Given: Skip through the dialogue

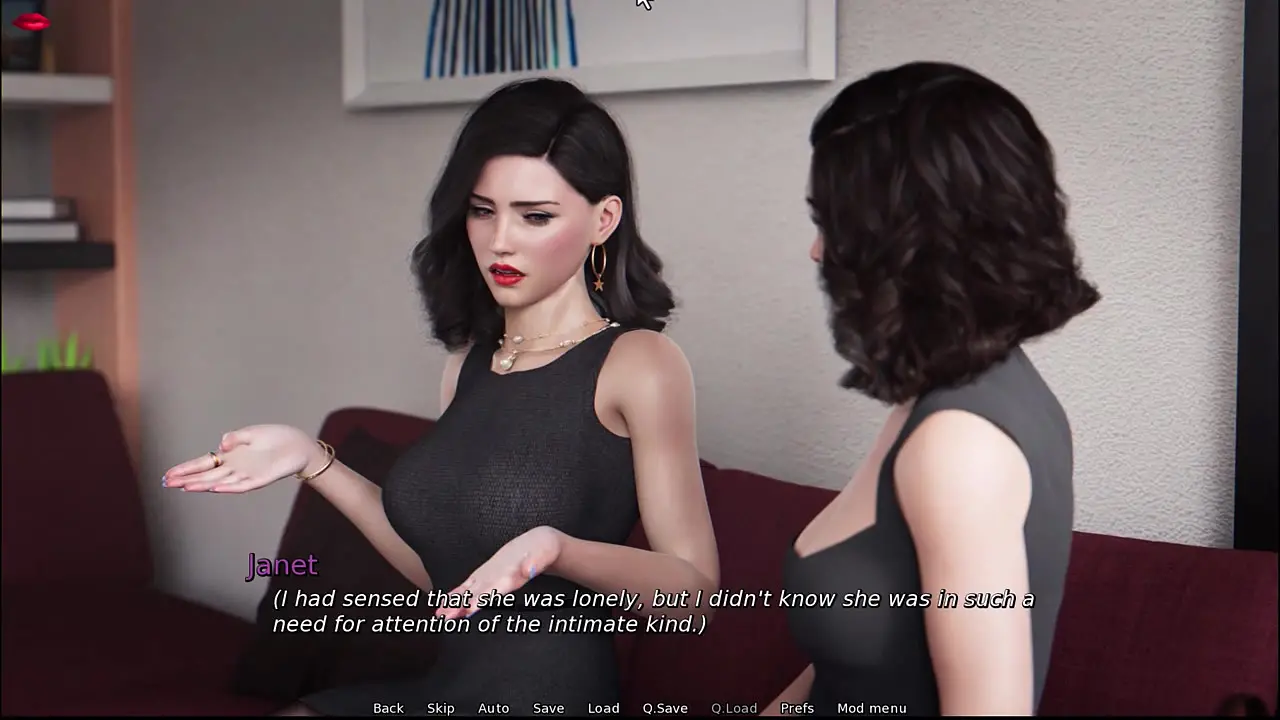Looking at the screenshot, I should 441,708.
